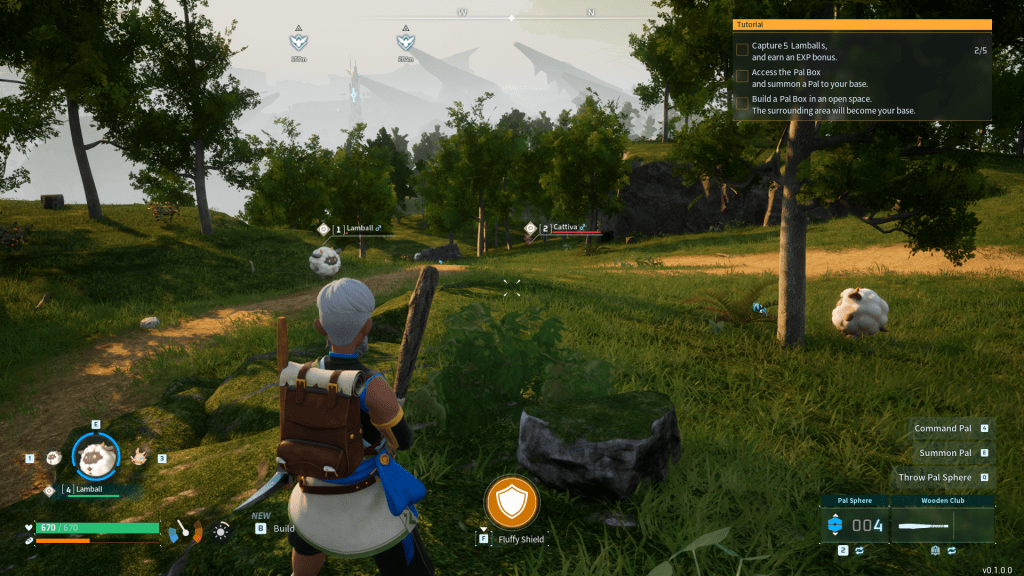Click the Tutorial panel header
Viewport: 1024px width, 576px height.
[x=862, y=25]
